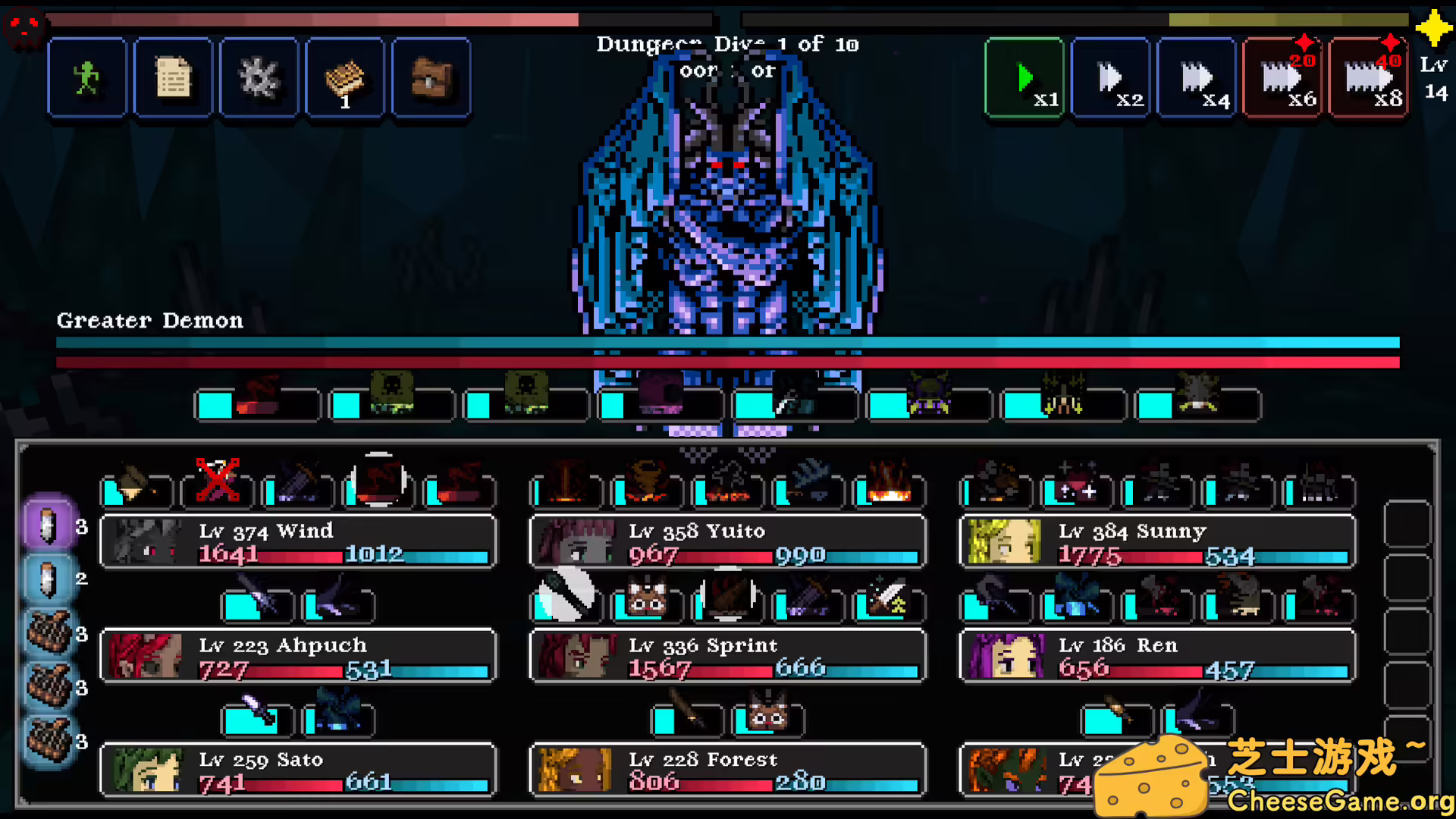Click the red X disabled skill slot
The image size is (1456, 819).
pos(216,480)
